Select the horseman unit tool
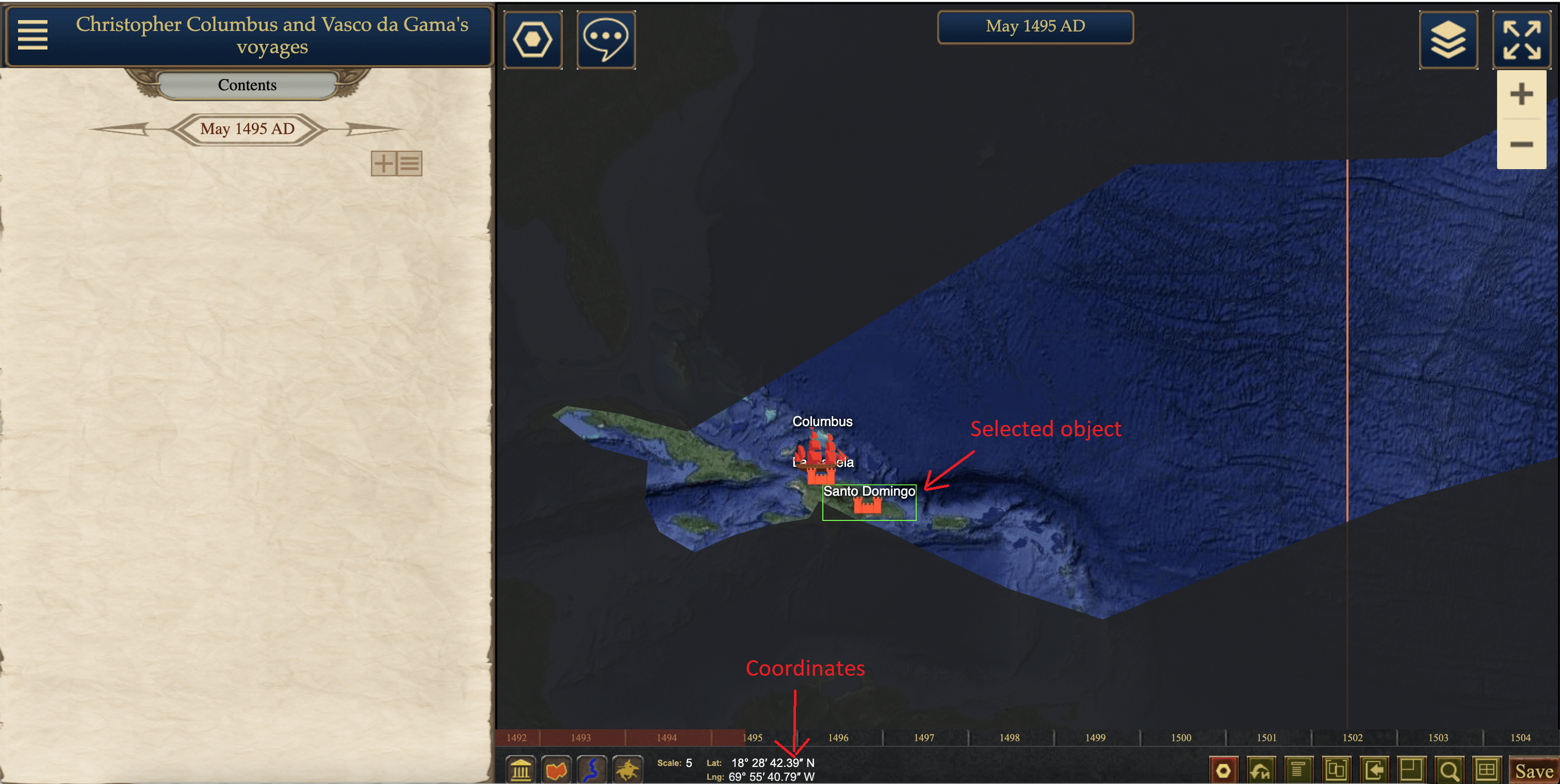The width and height of the screenshot is (1560, 784). pyautogui.click(x=627, y=770)
